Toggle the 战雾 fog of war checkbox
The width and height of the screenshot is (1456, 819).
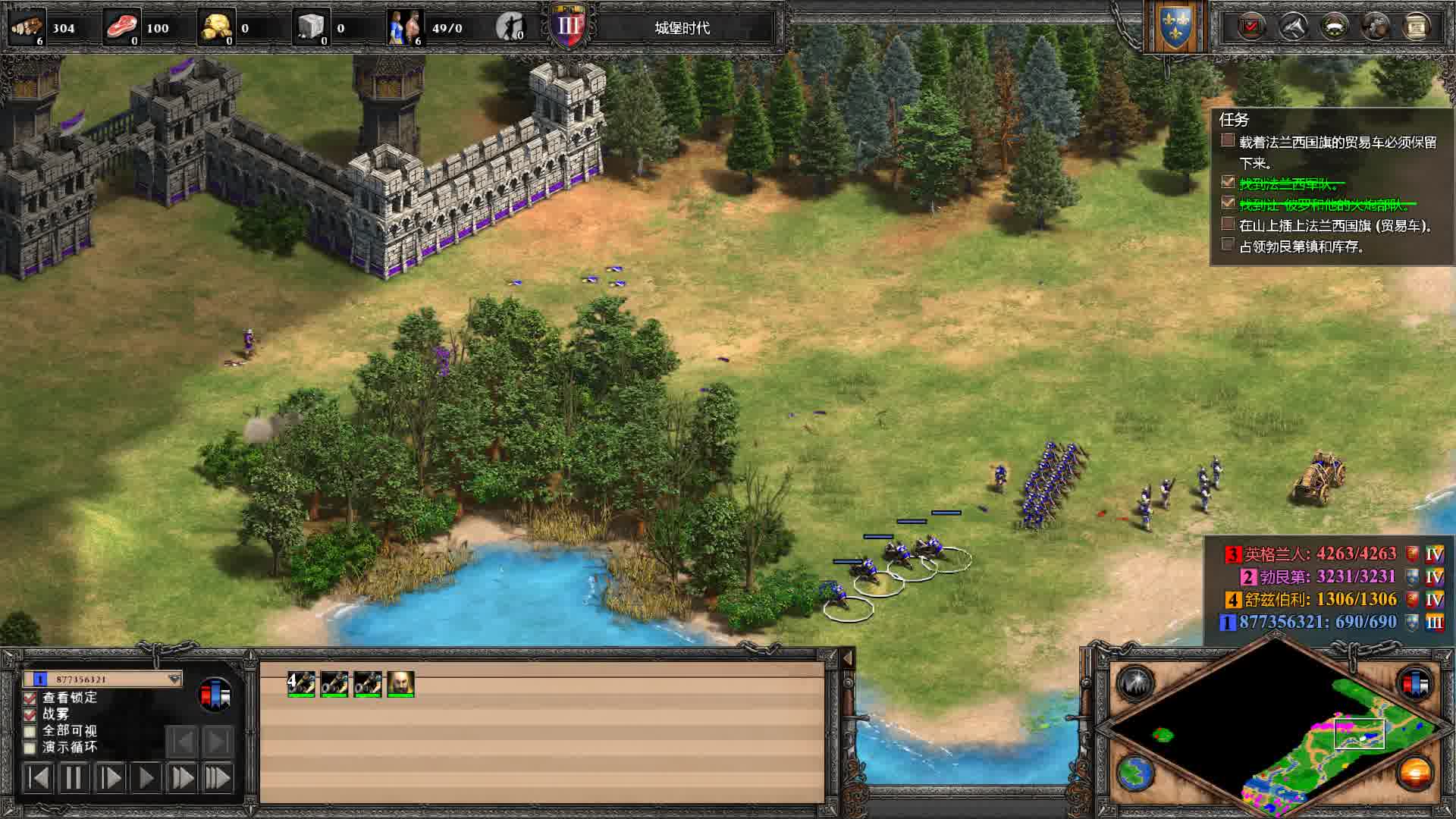coord(30,714)
